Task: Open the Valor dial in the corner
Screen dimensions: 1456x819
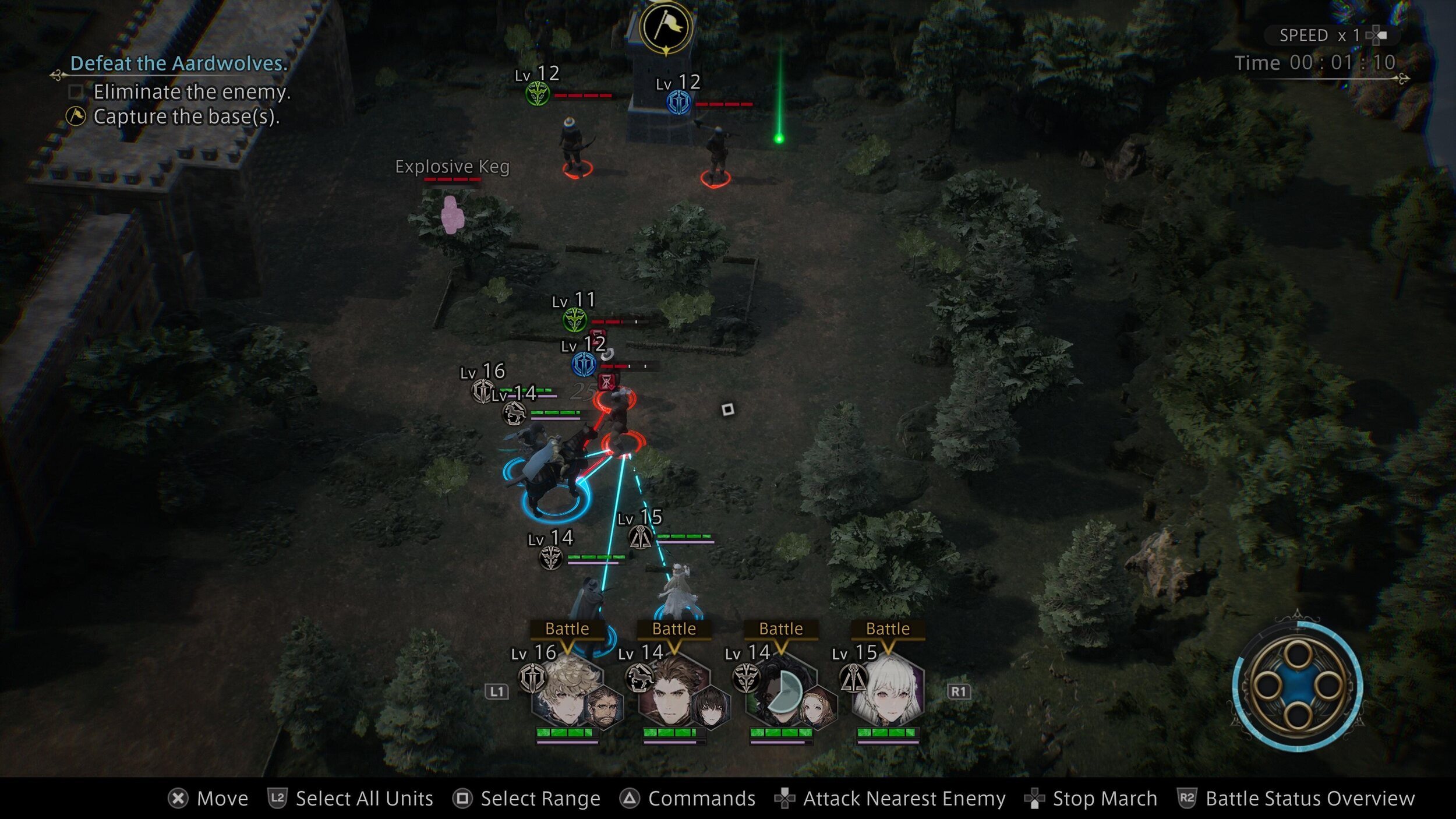Action: point(1298,685)
